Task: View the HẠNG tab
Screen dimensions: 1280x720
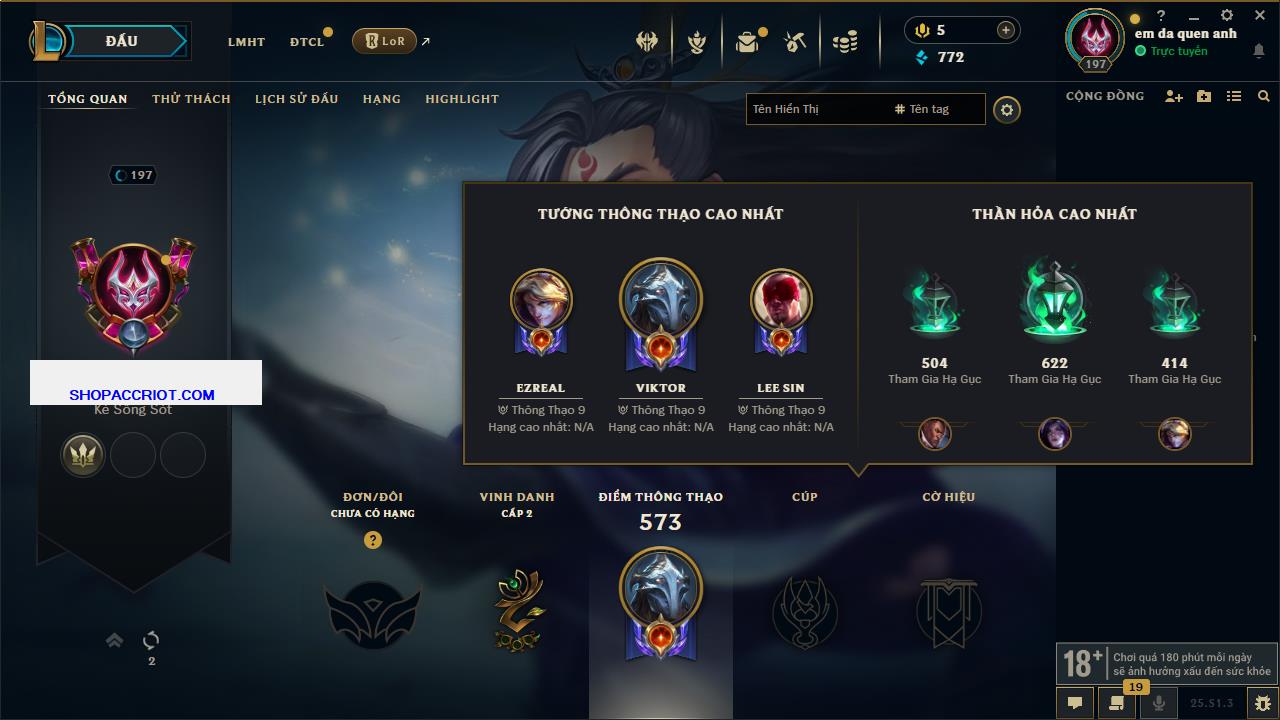Action: pos(381,99)
